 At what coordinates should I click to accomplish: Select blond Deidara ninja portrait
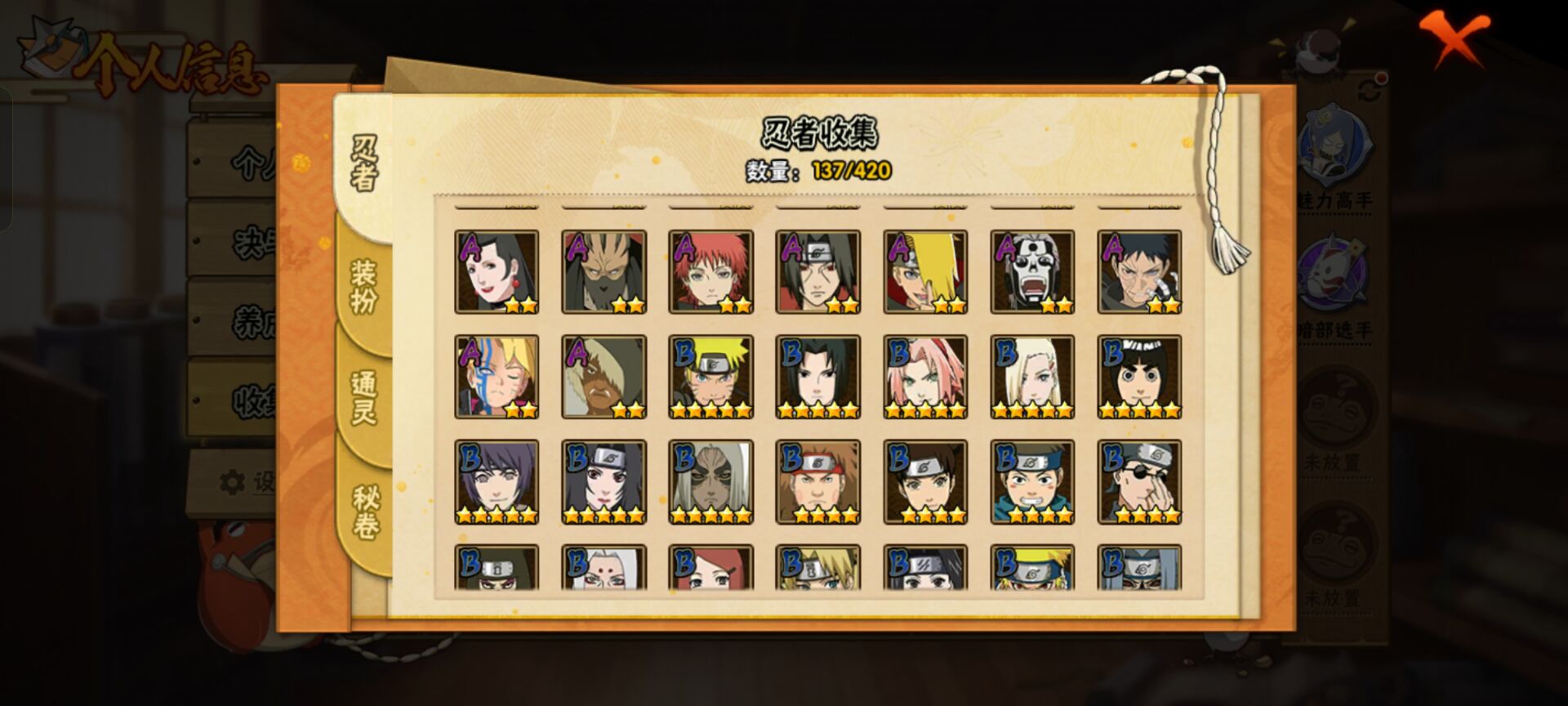point(925,272)
